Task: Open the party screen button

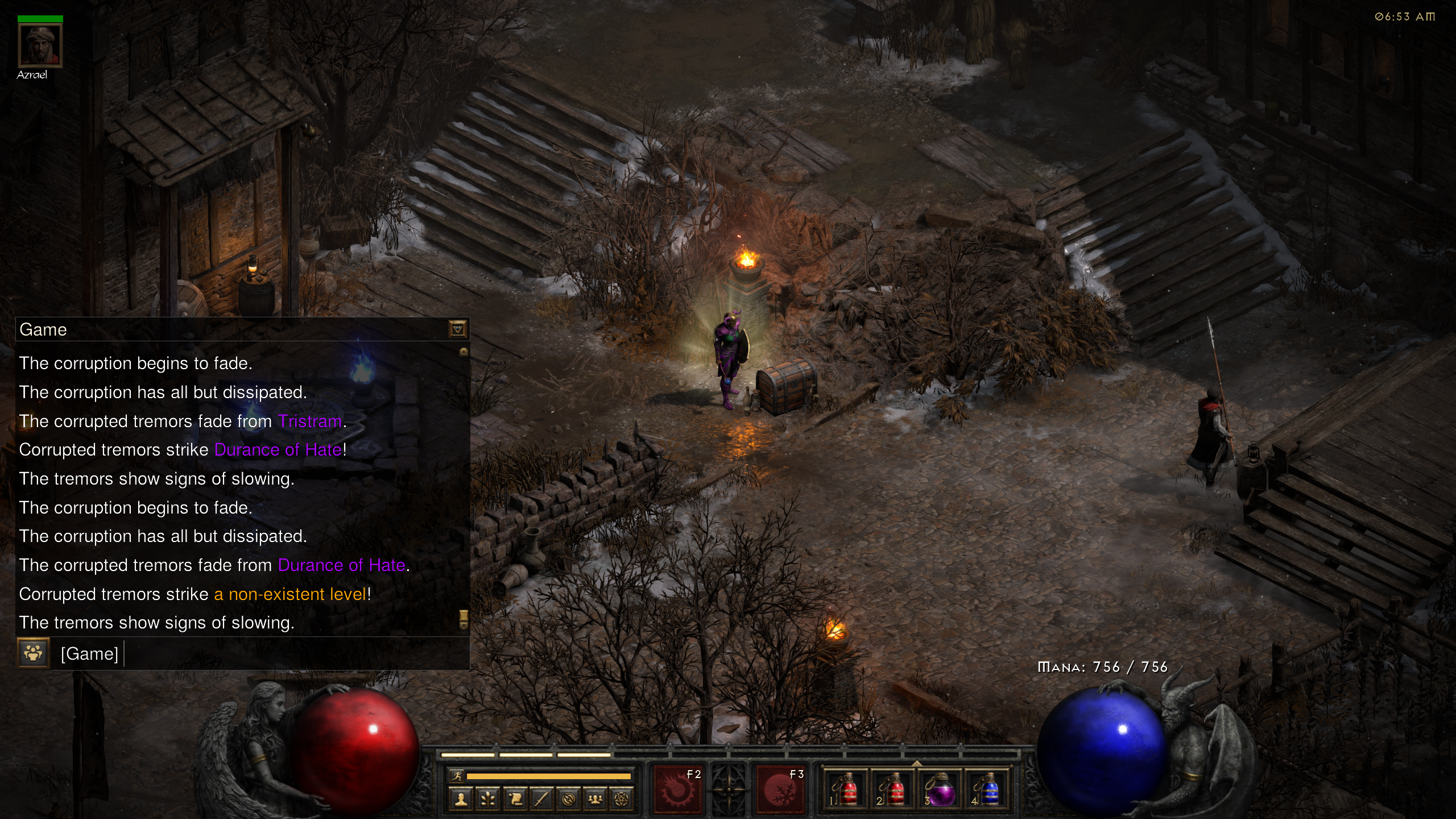Action: (x=595, y=800)
